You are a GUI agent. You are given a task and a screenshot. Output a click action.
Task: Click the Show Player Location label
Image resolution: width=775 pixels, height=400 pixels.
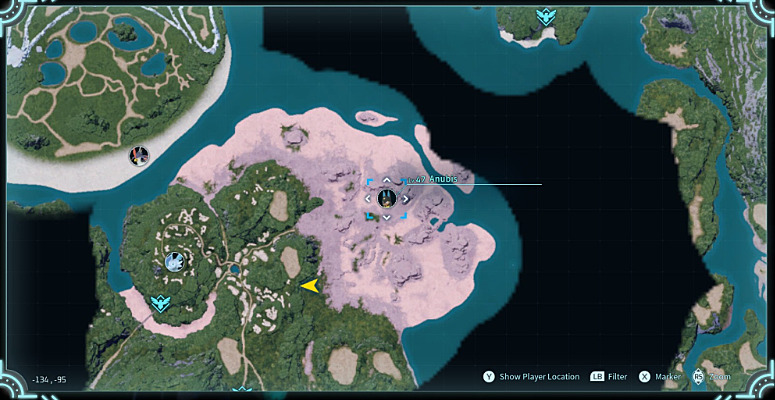pos(539,377)
